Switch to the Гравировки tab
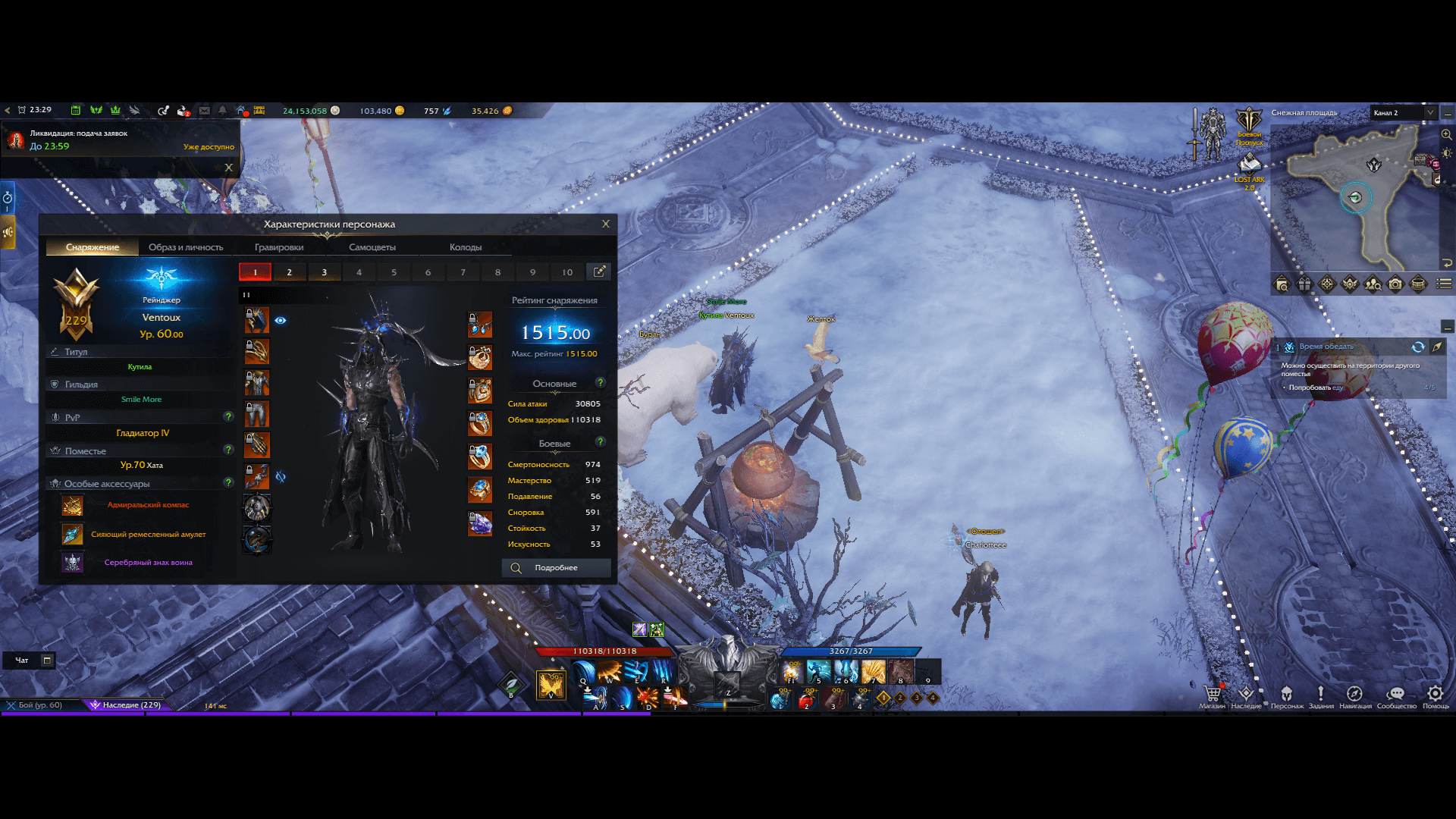Image resolution: width=1456 pixels, height=819 pixels. tap(279, 247)
